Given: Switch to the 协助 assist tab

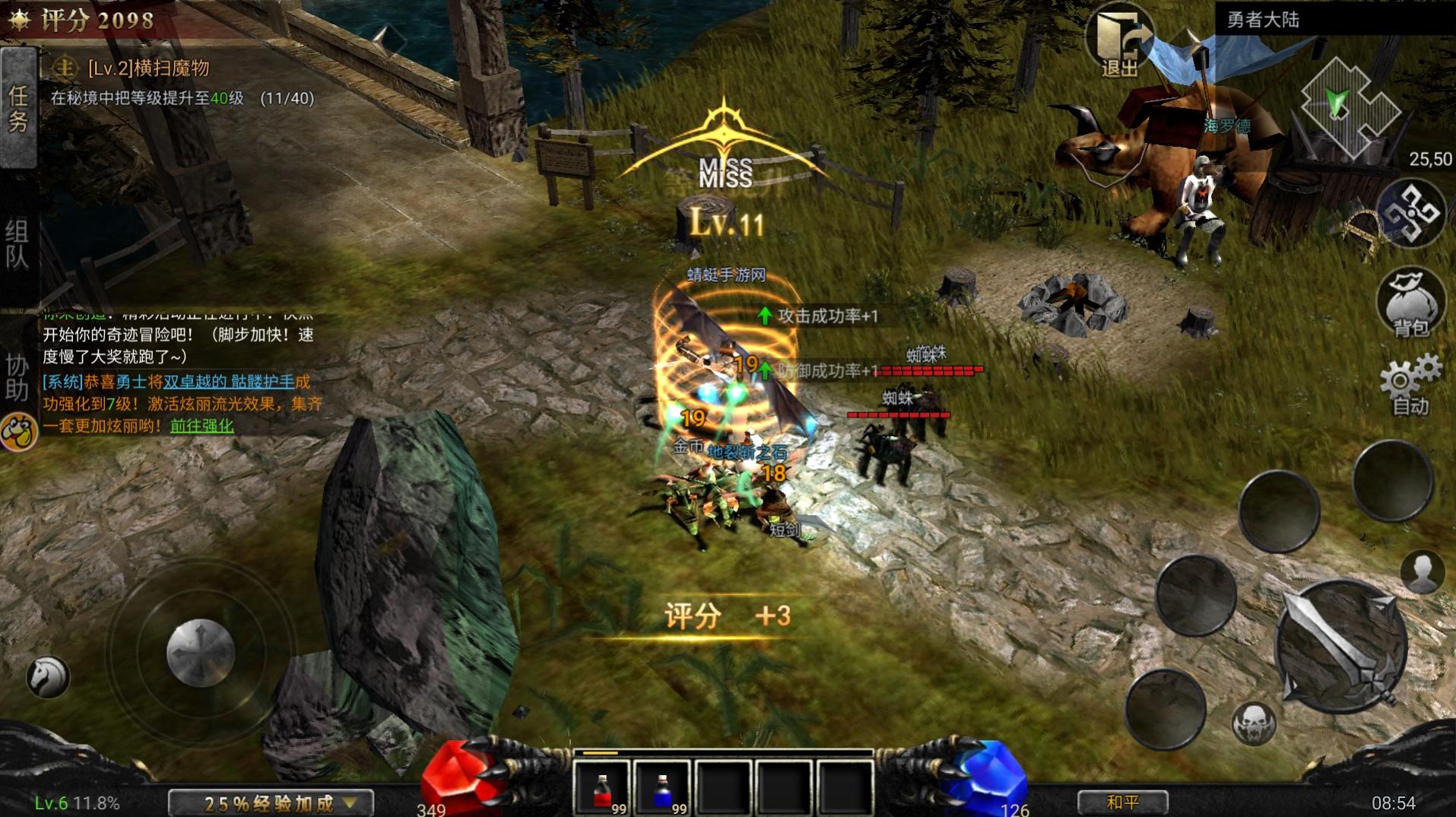Looking at the screenshot, I should click(x=18, y=377).
